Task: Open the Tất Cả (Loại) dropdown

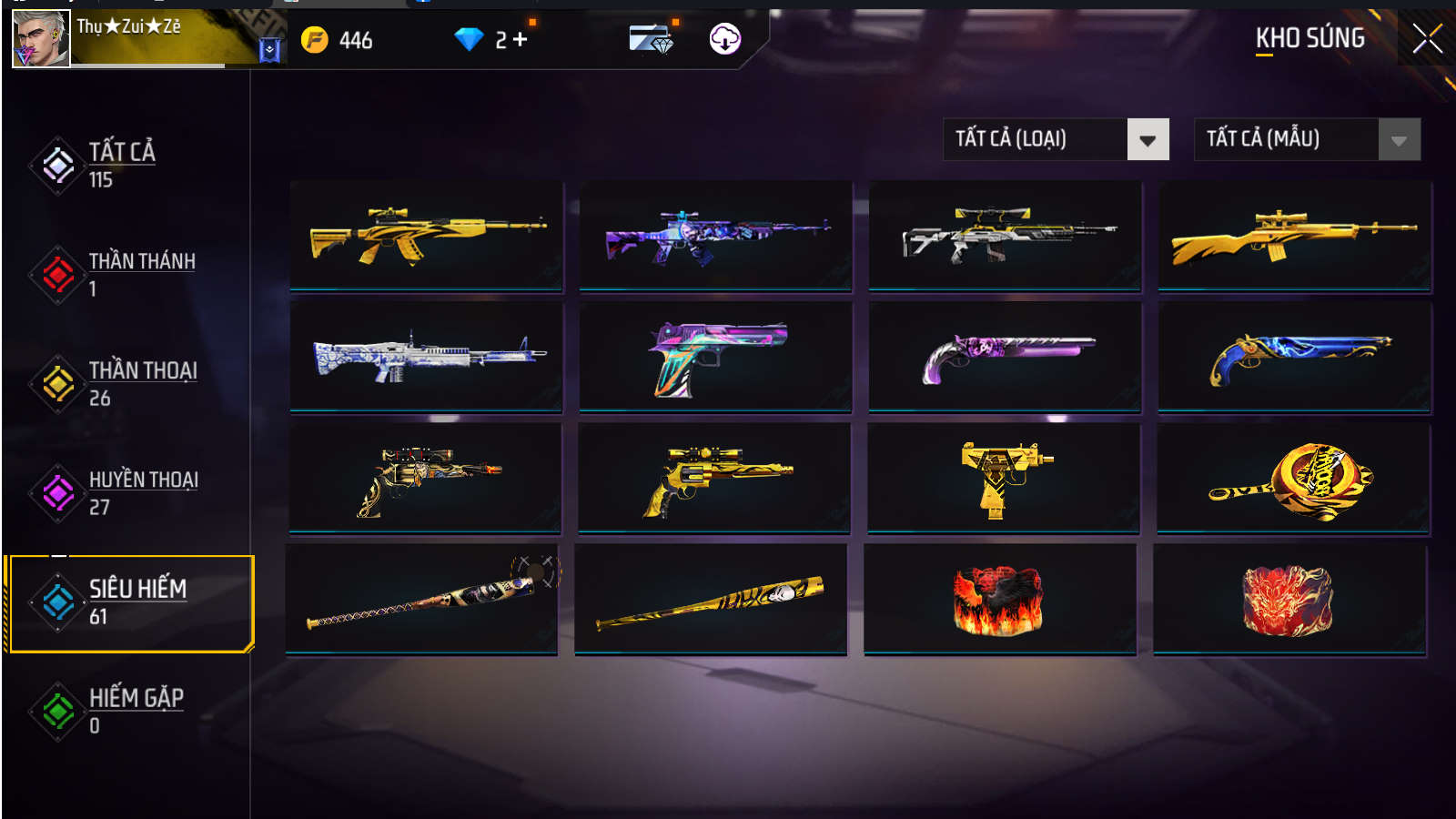Action: coord(1148,140)
